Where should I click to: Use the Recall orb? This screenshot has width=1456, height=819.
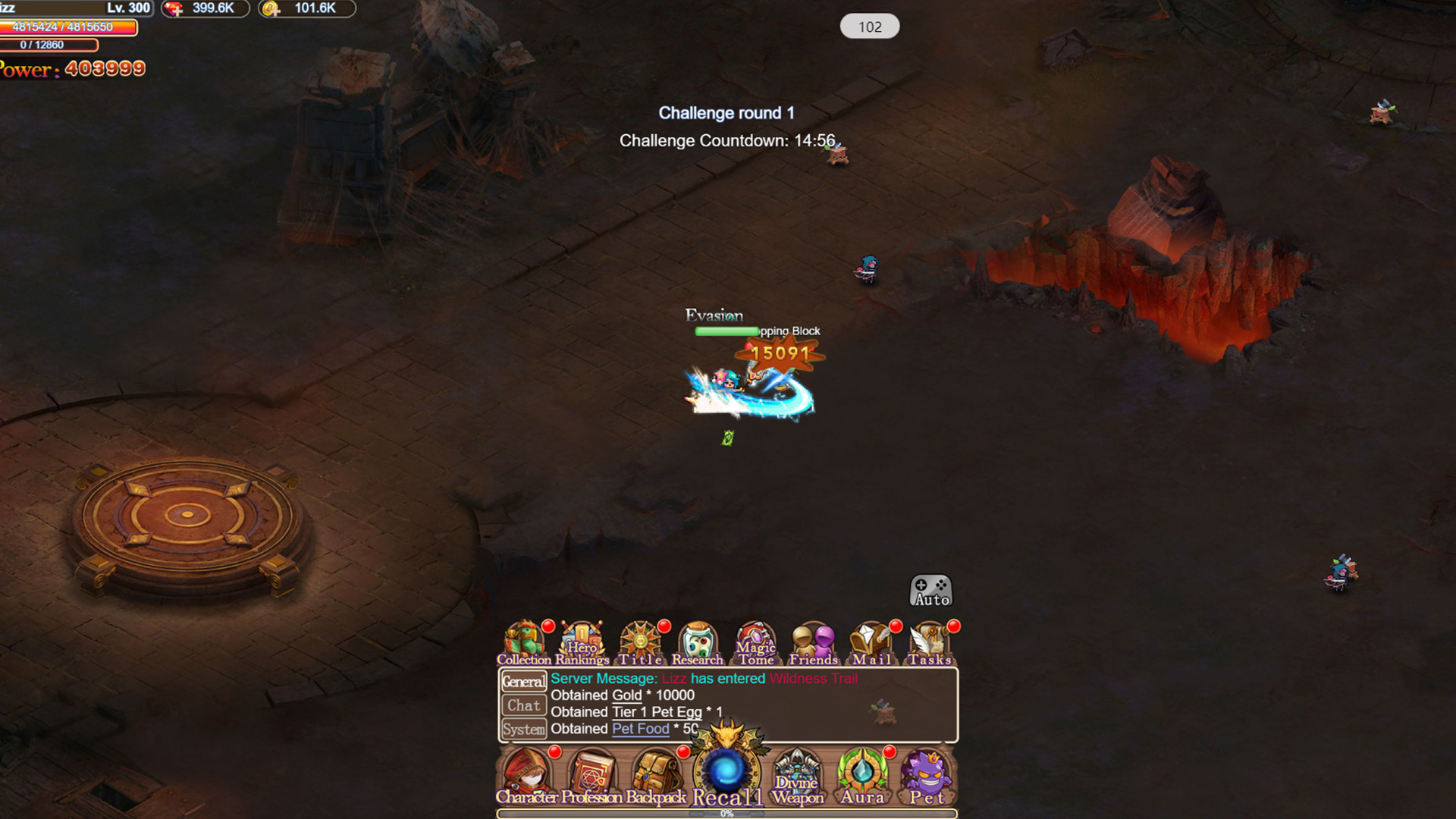click(728, 770)
